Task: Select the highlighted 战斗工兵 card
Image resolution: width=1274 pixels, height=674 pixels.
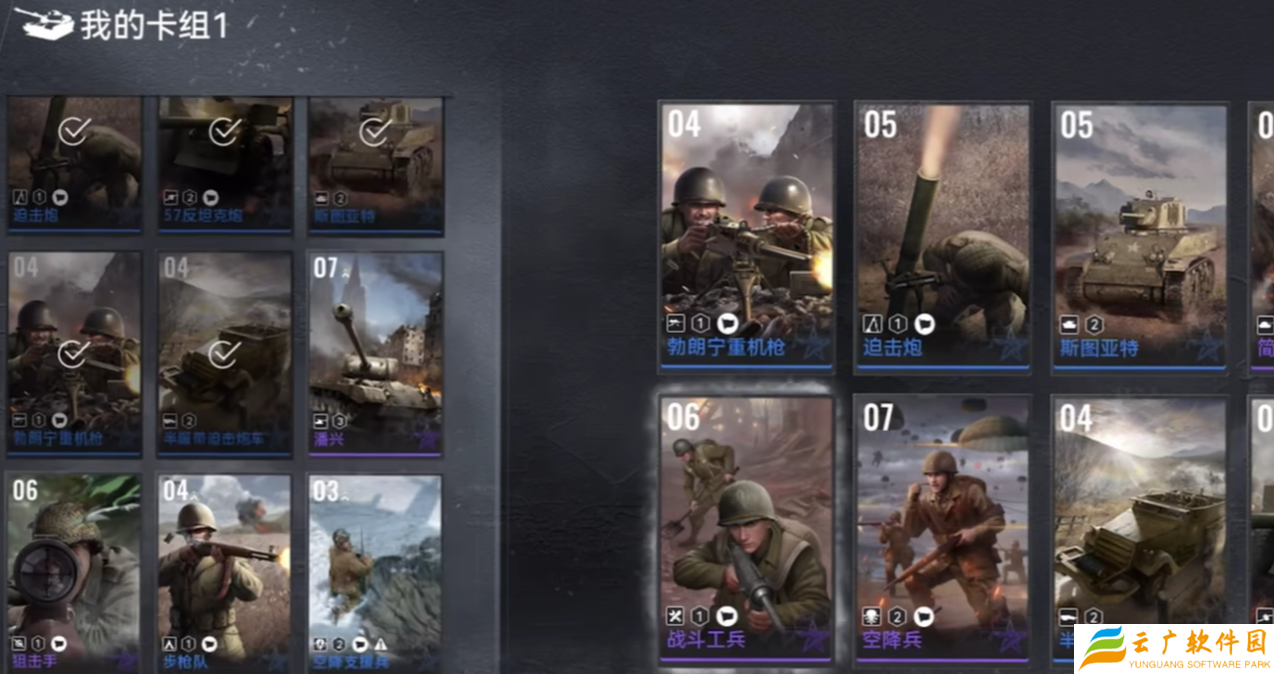Action: [746, 528]
